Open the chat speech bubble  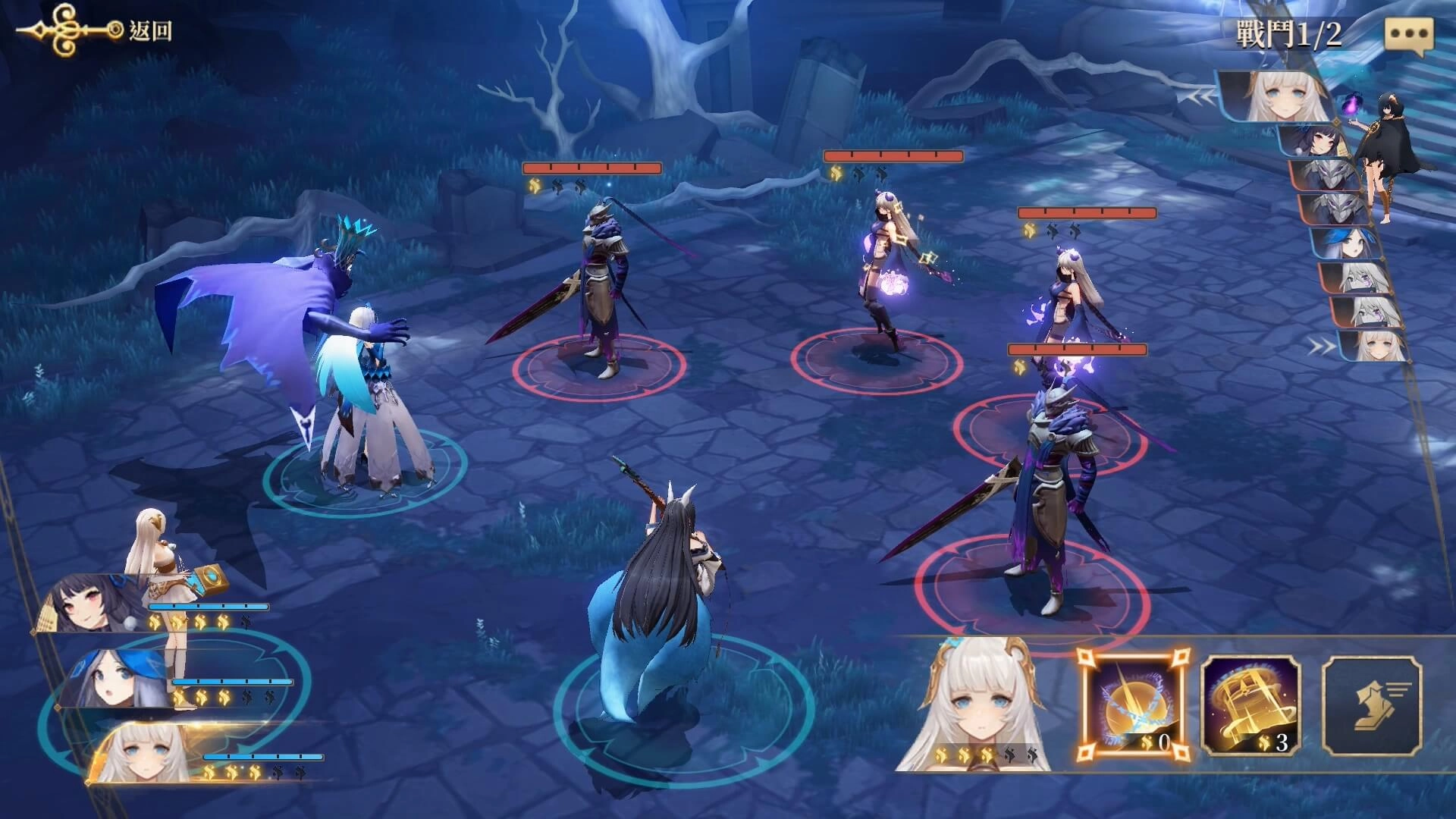tap(1409, 35)
